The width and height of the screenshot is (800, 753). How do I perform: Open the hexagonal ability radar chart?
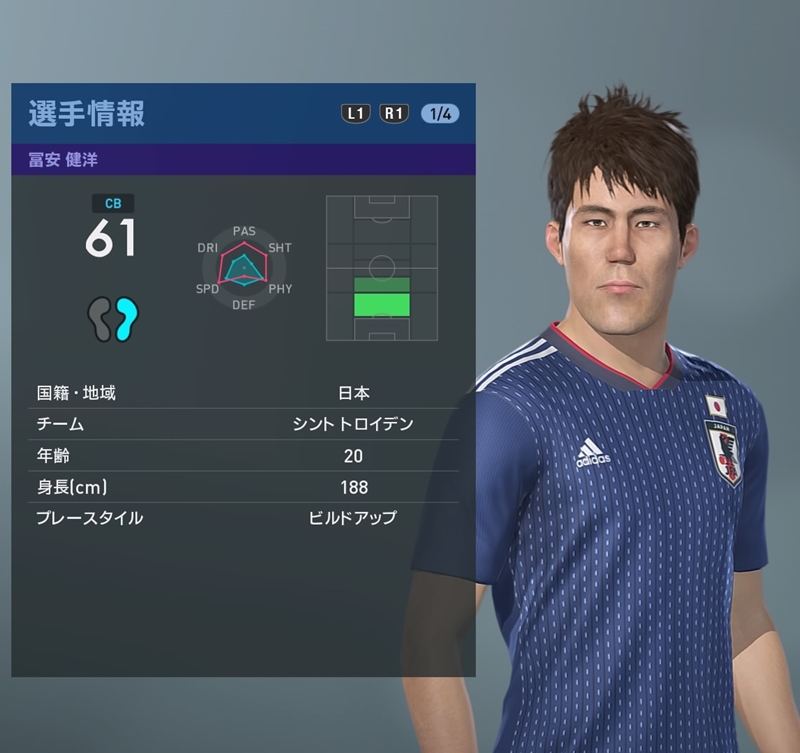(x=244, y=268)
